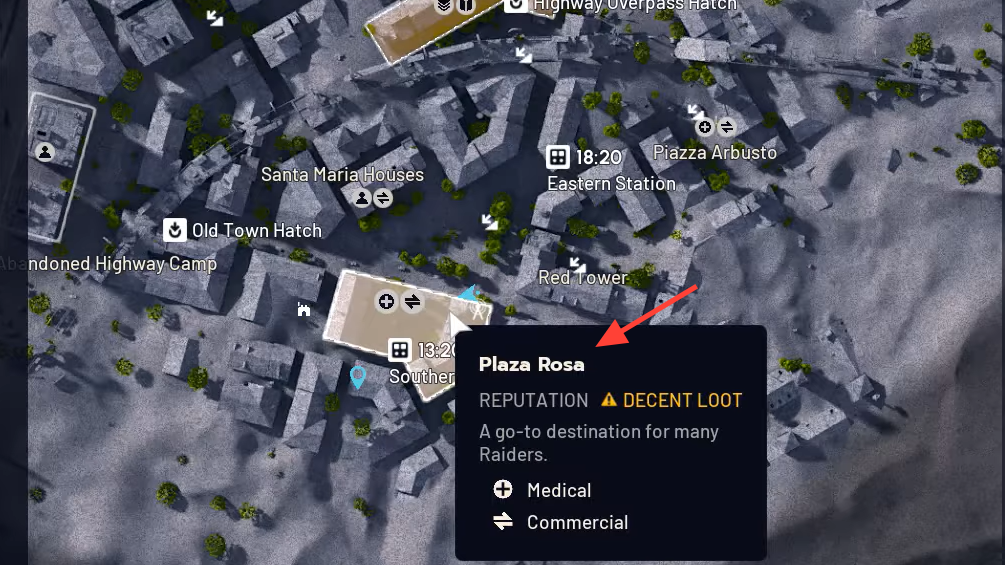Select the Santa Maria Houses location label

tap(342, 175)
